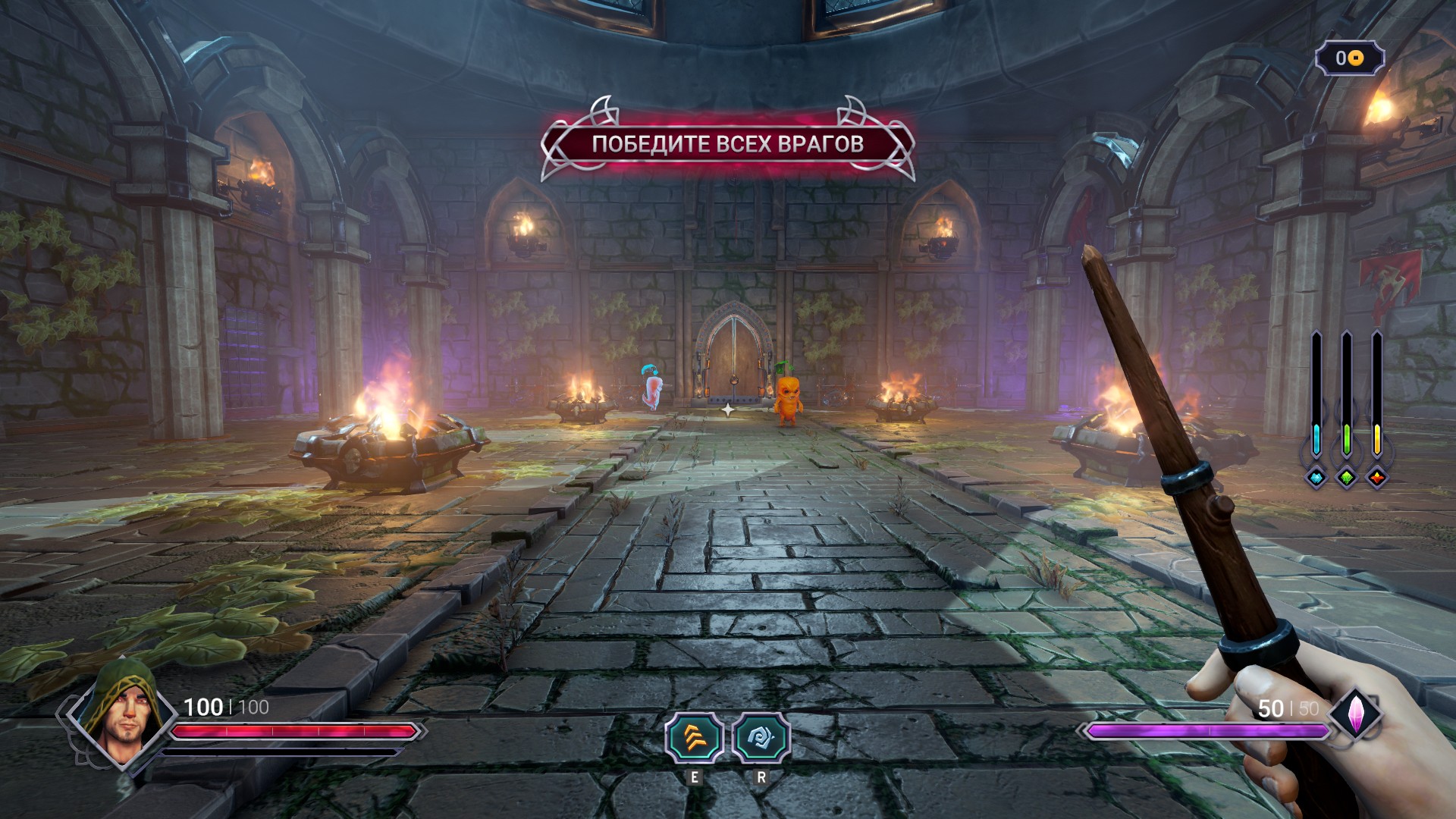Select the blue element gem

1316,478
